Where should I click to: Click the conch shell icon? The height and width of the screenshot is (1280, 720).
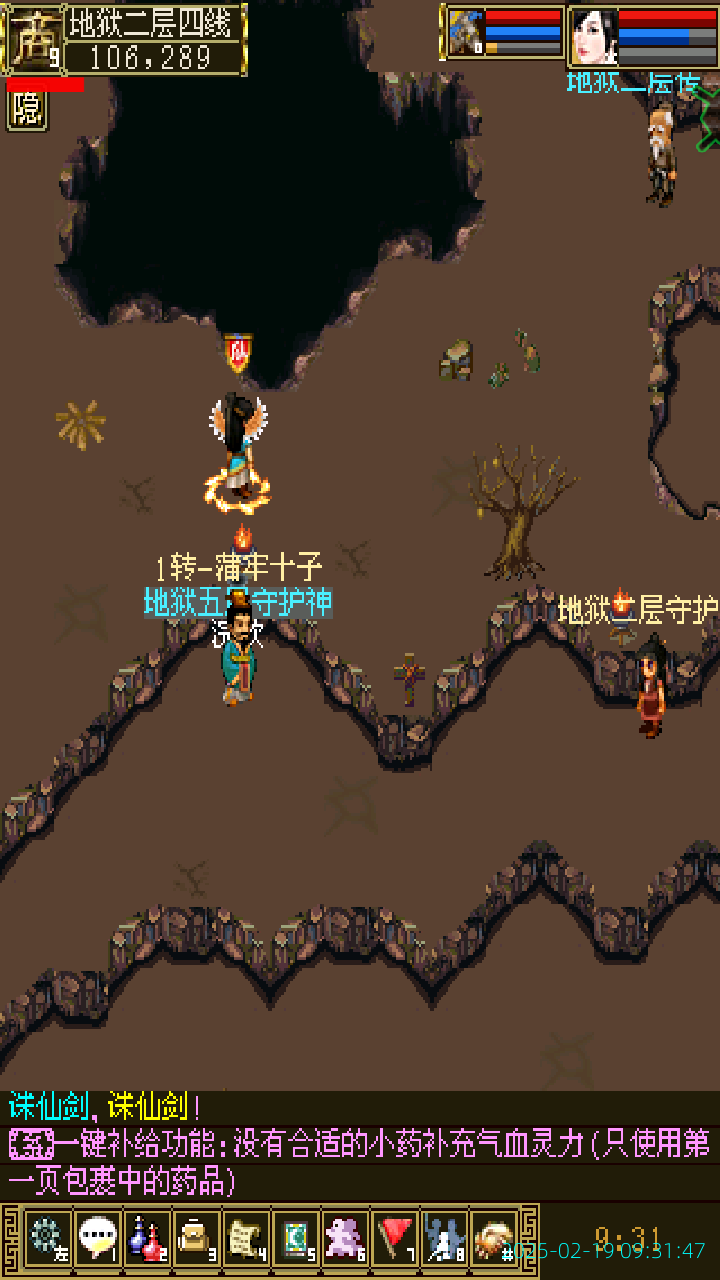click(x=494, y=1239)
